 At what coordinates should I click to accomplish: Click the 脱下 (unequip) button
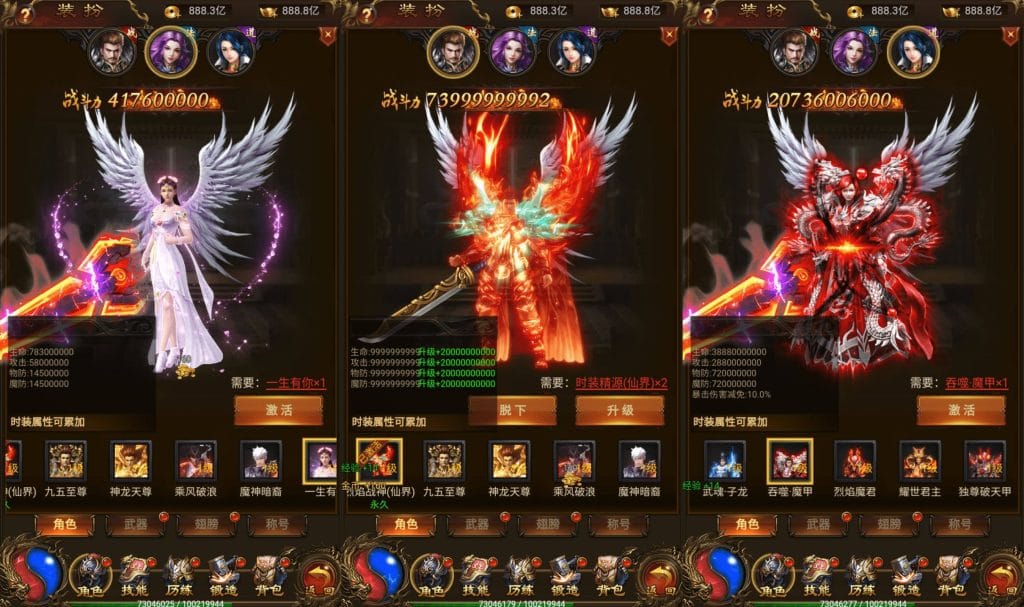[x=511, y=410]
